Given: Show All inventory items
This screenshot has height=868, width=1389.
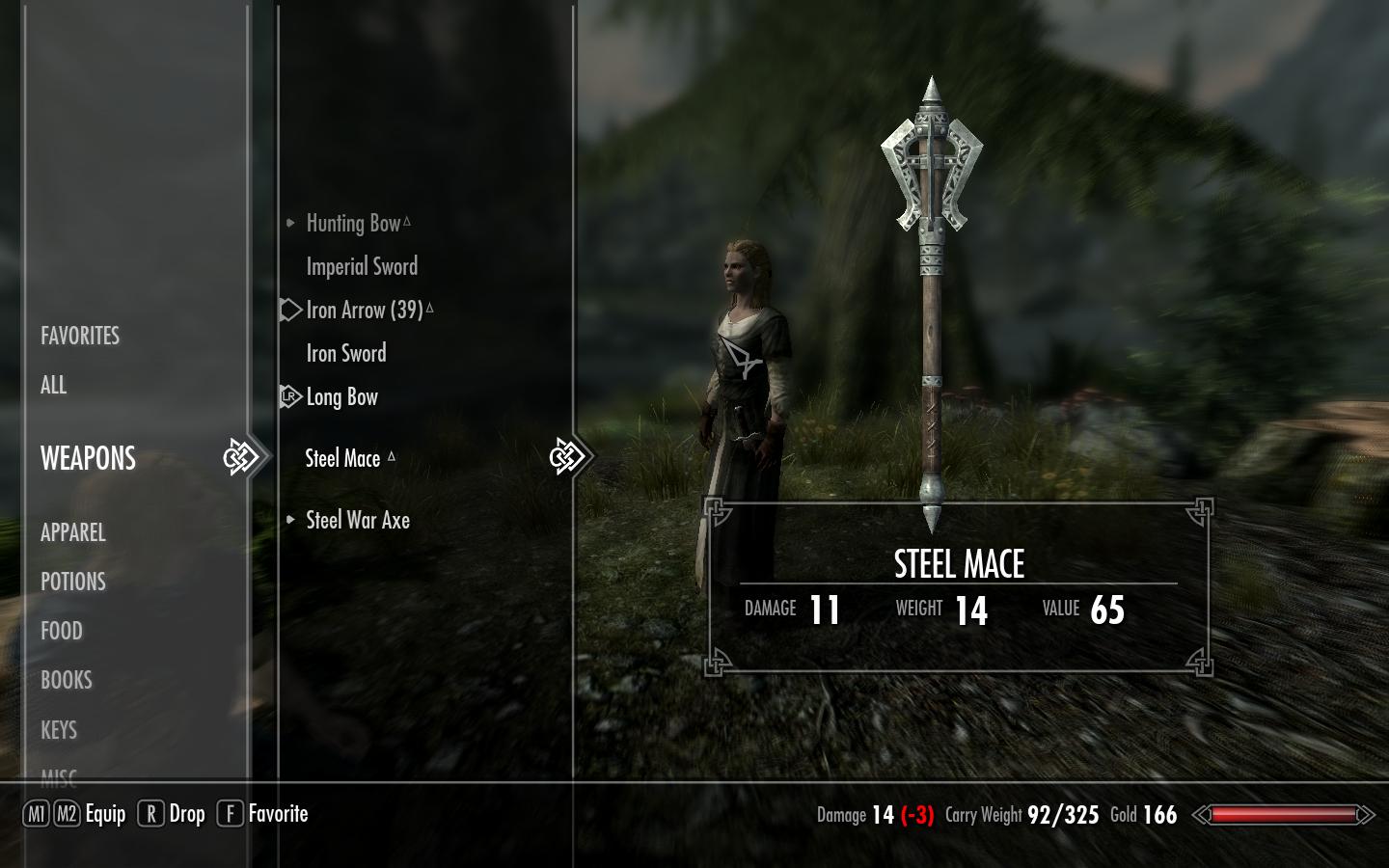Looking at the screenshot, I should [x=54, y=385].
